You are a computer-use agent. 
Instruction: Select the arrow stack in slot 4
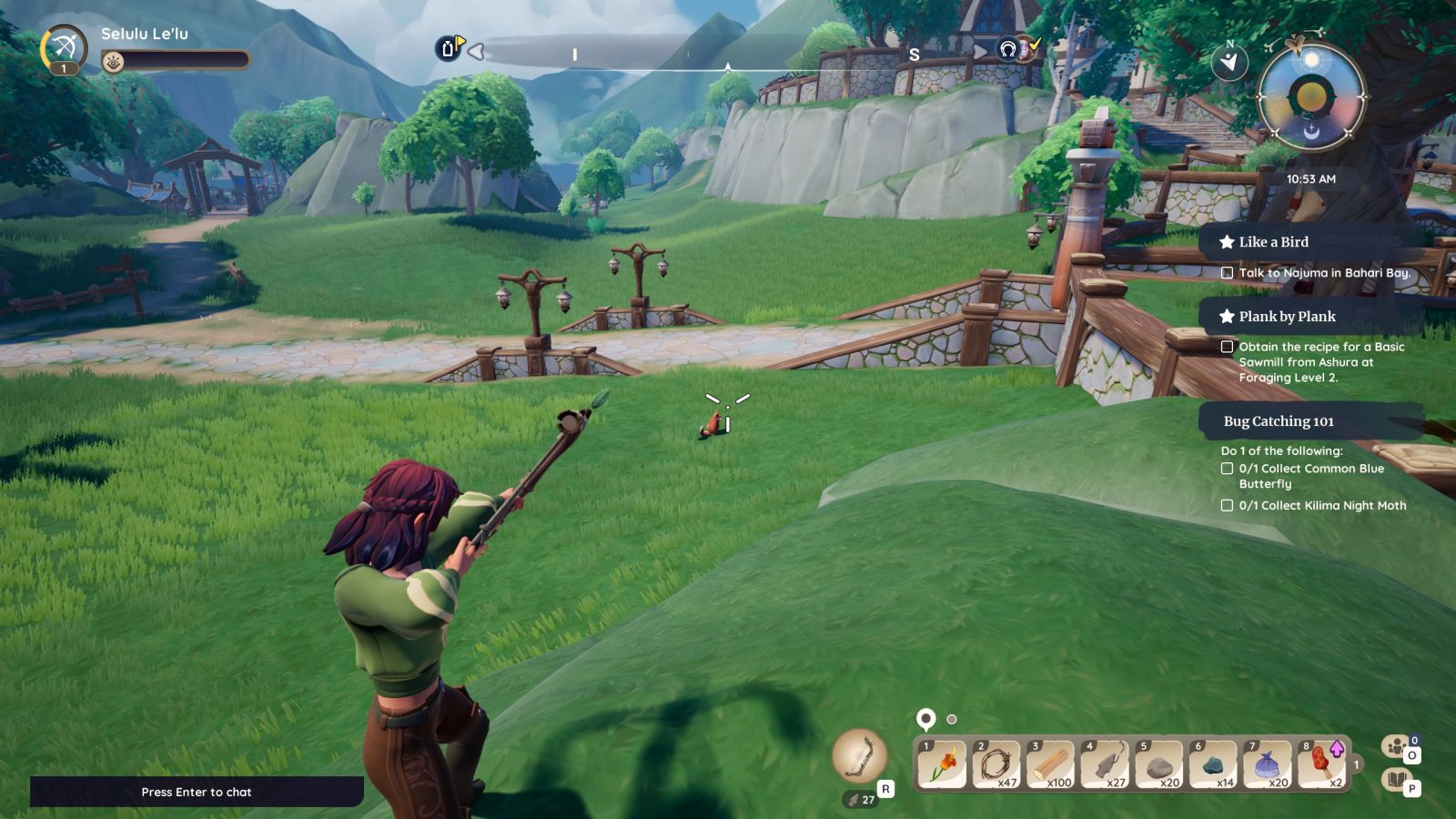tap(1106, 764)
